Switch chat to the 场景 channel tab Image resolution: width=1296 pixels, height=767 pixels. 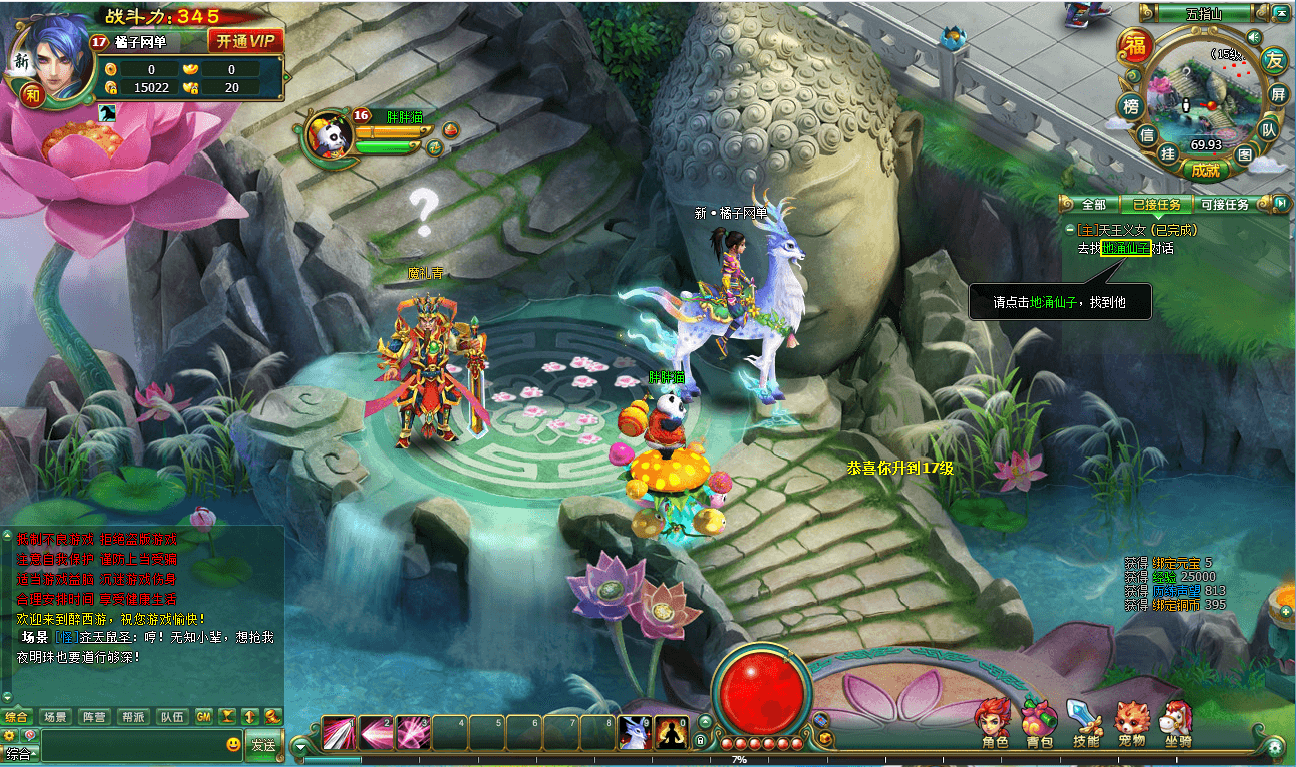[55, 717]
